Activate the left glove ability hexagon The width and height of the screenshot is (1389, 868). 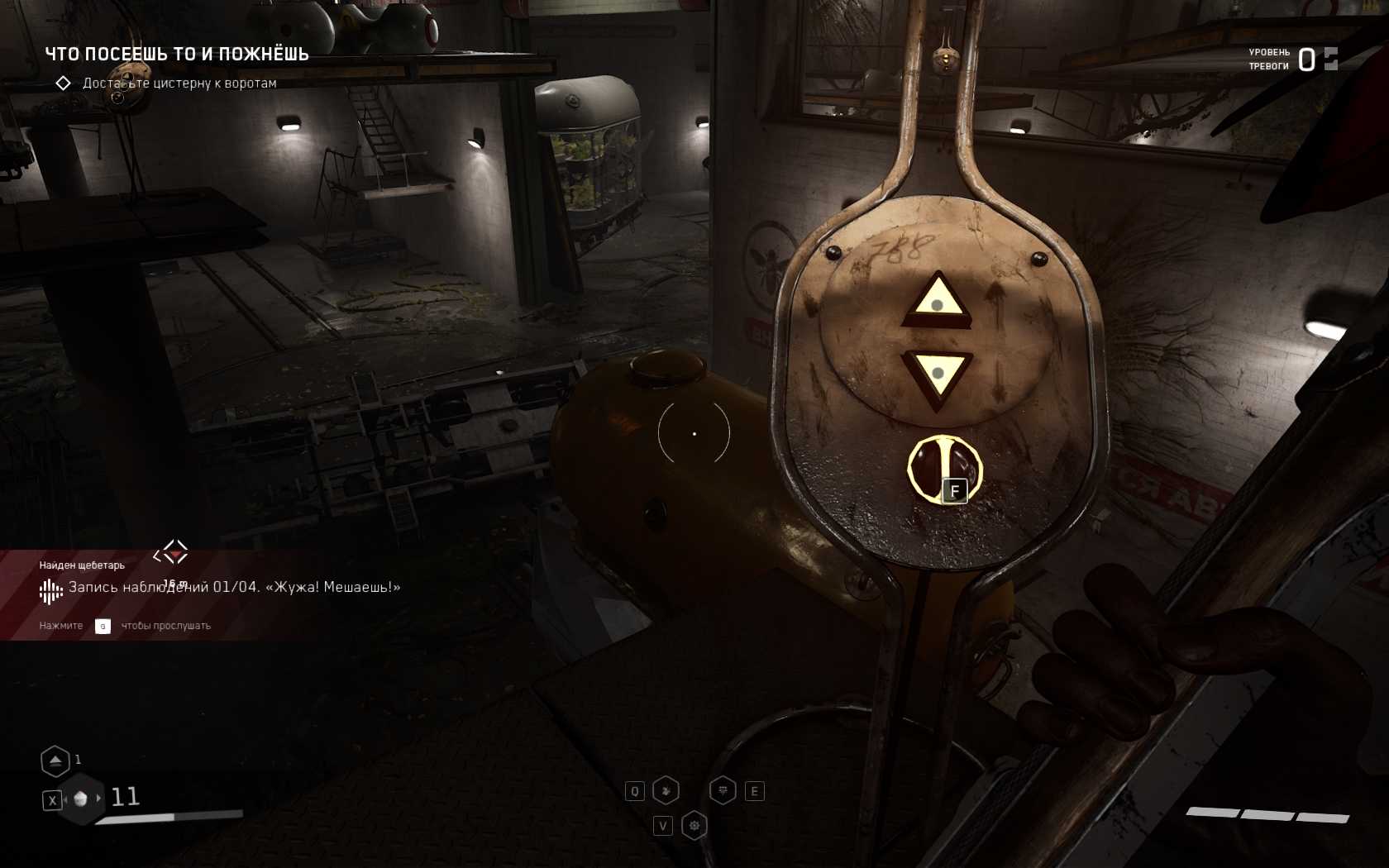[x=666, y=791]
